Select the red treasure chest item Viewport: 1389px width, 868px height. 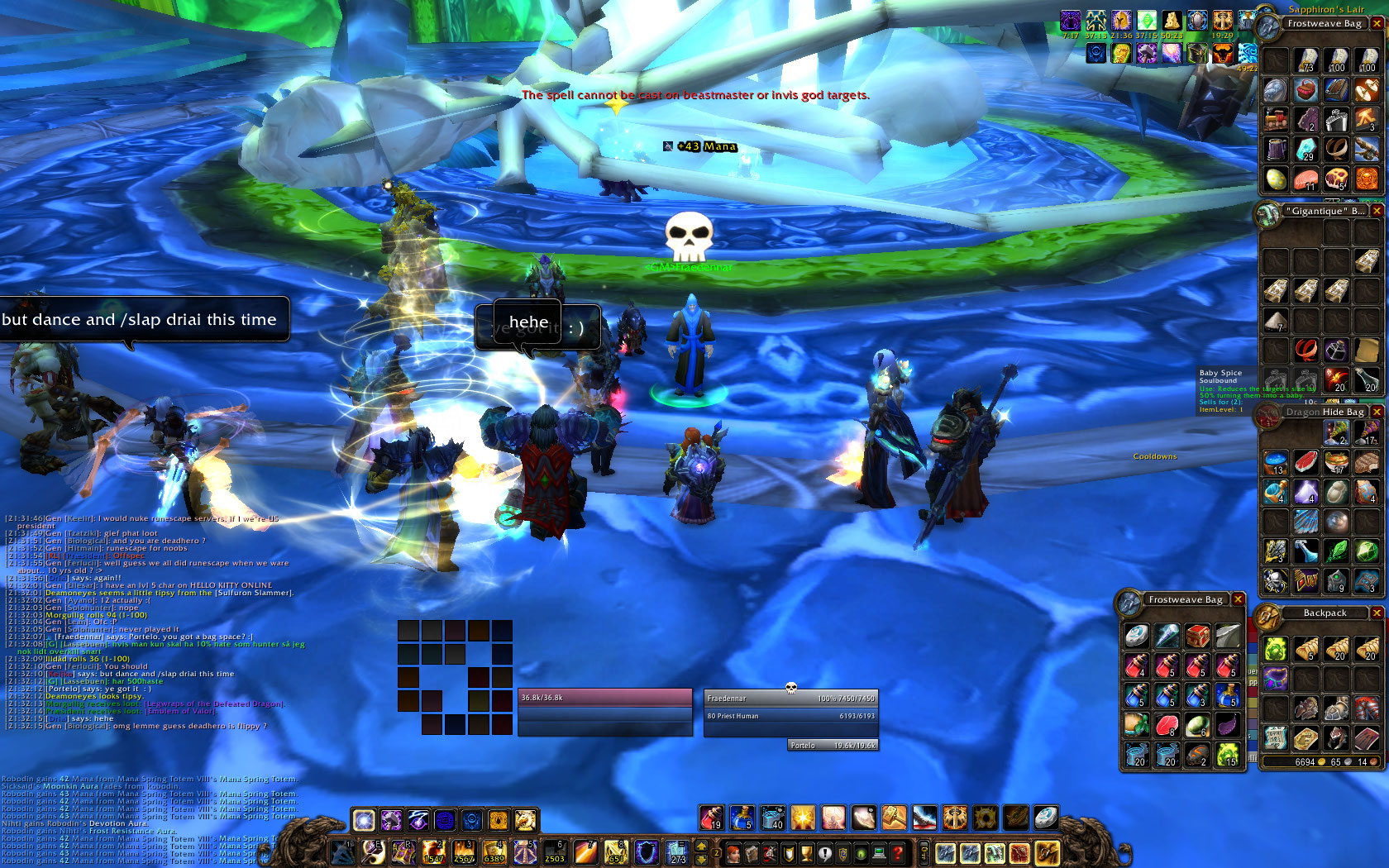[1197, 635]
